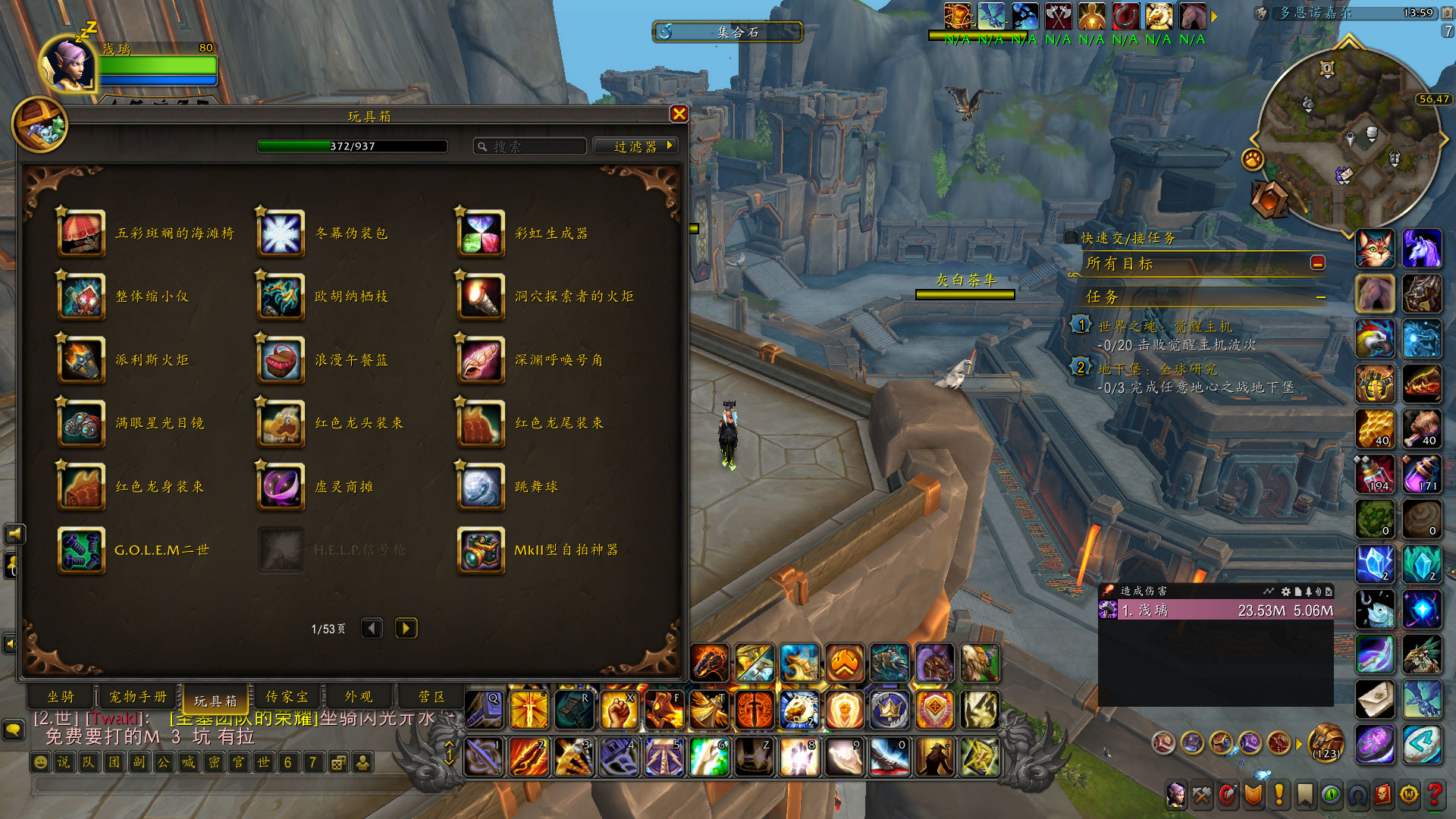The image size is (1456, 819).
Task: Go to the next toy box page
Action: (406, 629)
